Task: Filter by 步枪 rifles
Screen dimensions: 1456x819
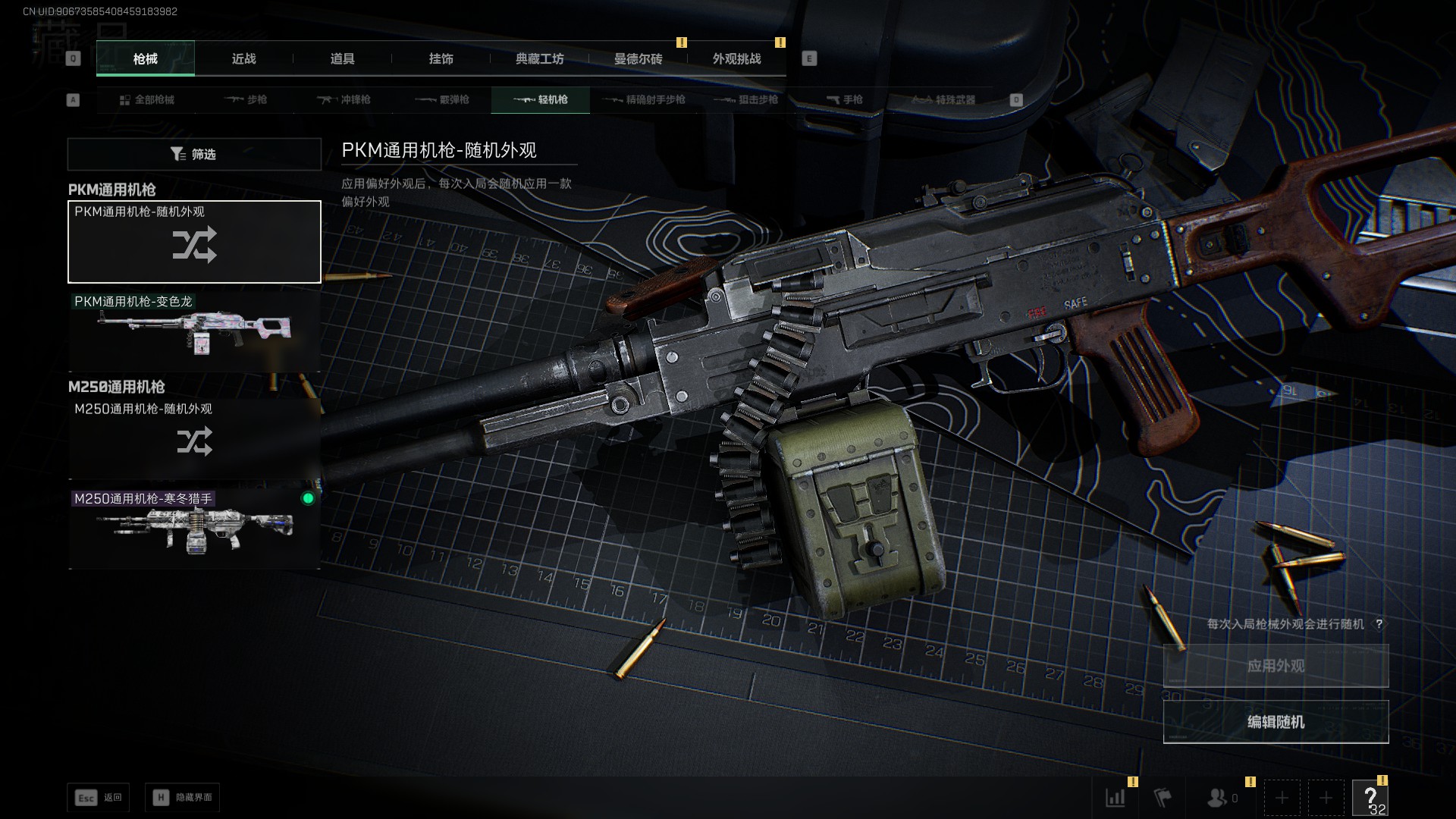Action: 246,100
